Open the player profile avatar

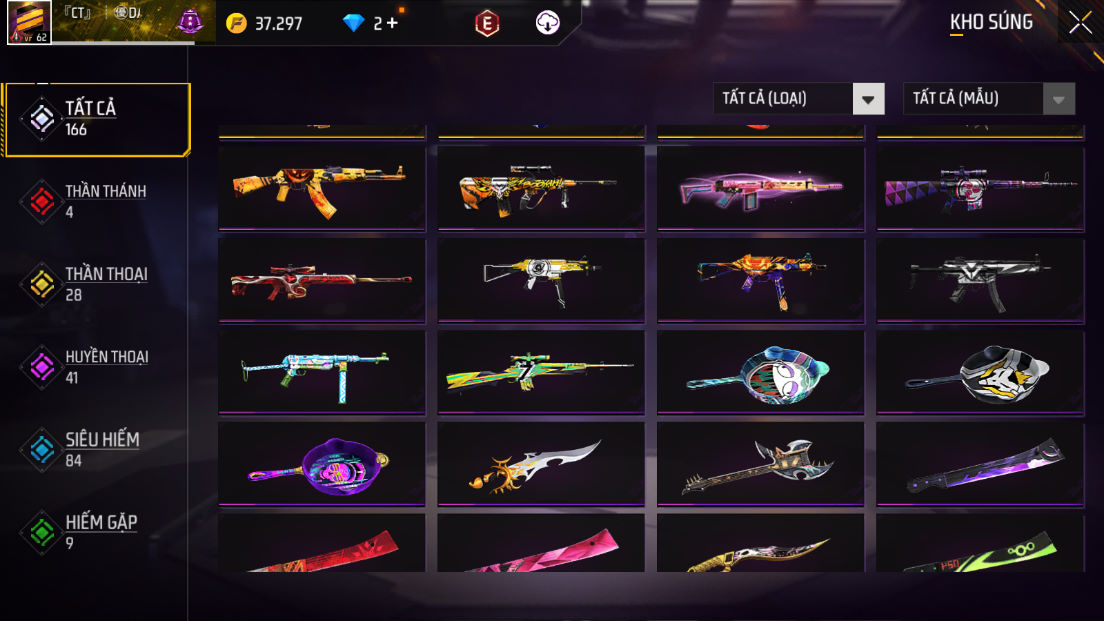point(29,22)
